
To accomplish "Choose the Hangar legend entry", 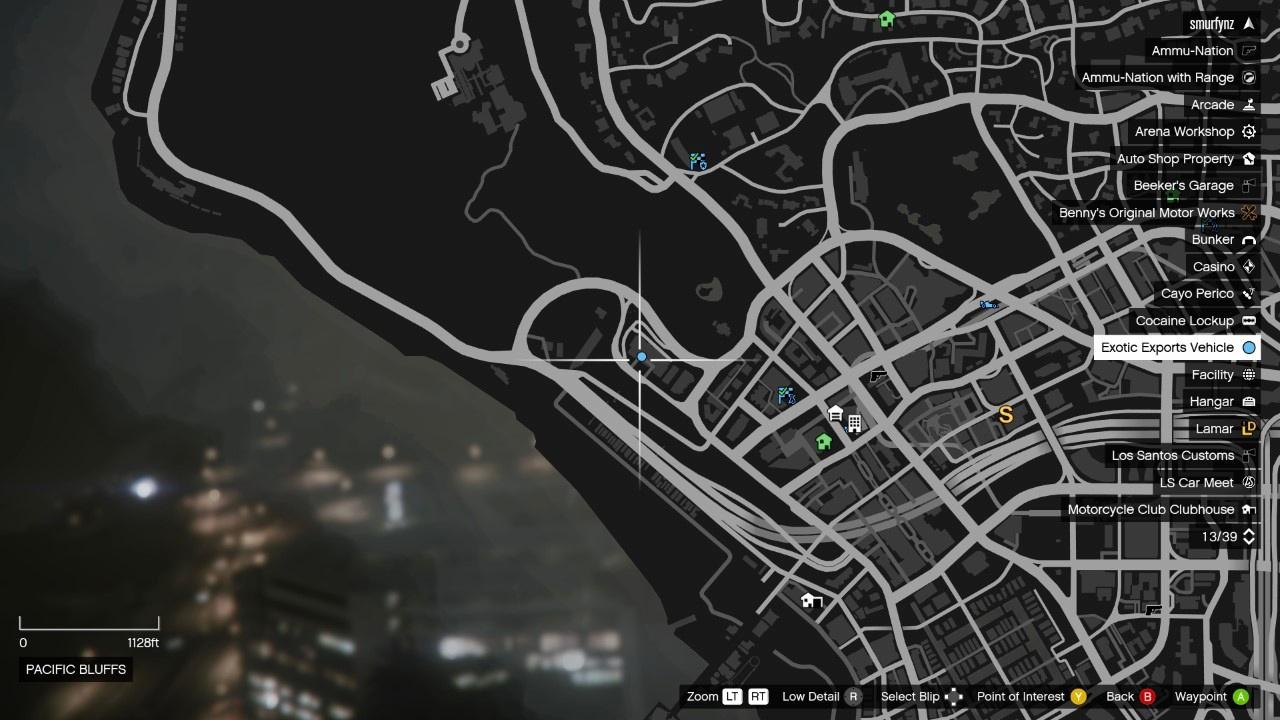I will [x=1221, y=402].
